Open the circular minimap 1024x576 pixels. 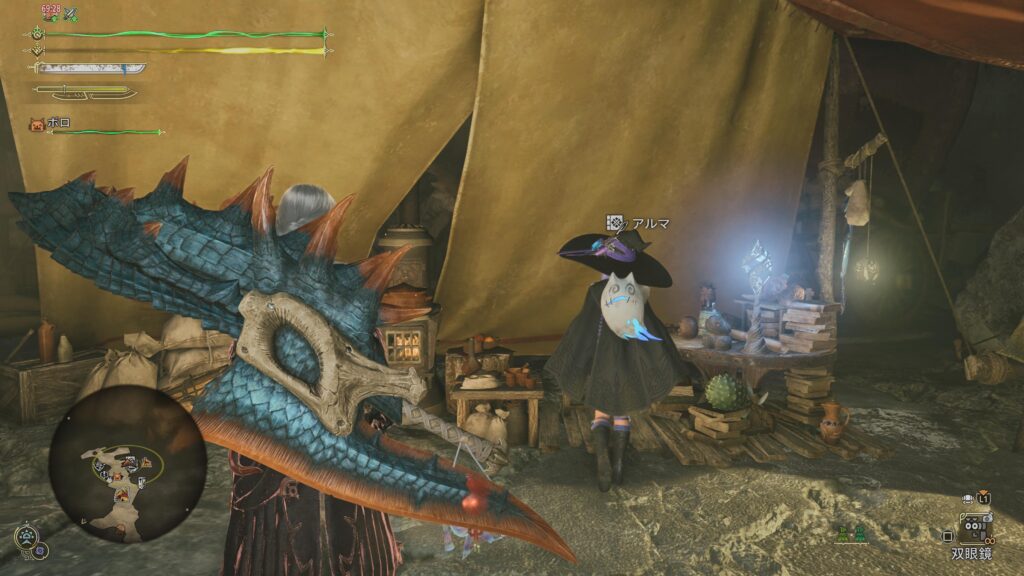[127, 463]
